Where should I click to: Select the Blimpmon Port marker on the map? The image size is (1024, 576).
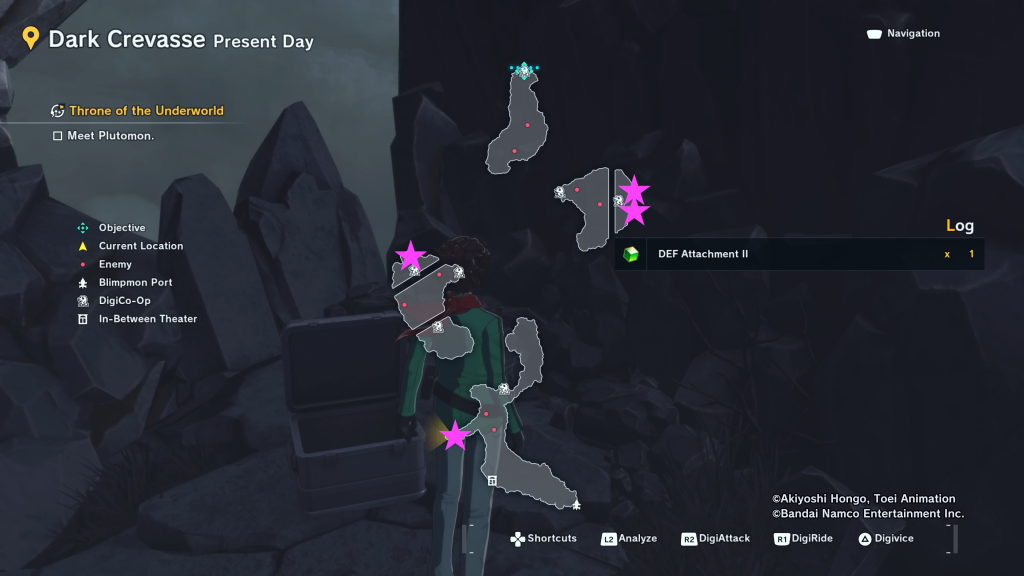(x=576, y=504)
